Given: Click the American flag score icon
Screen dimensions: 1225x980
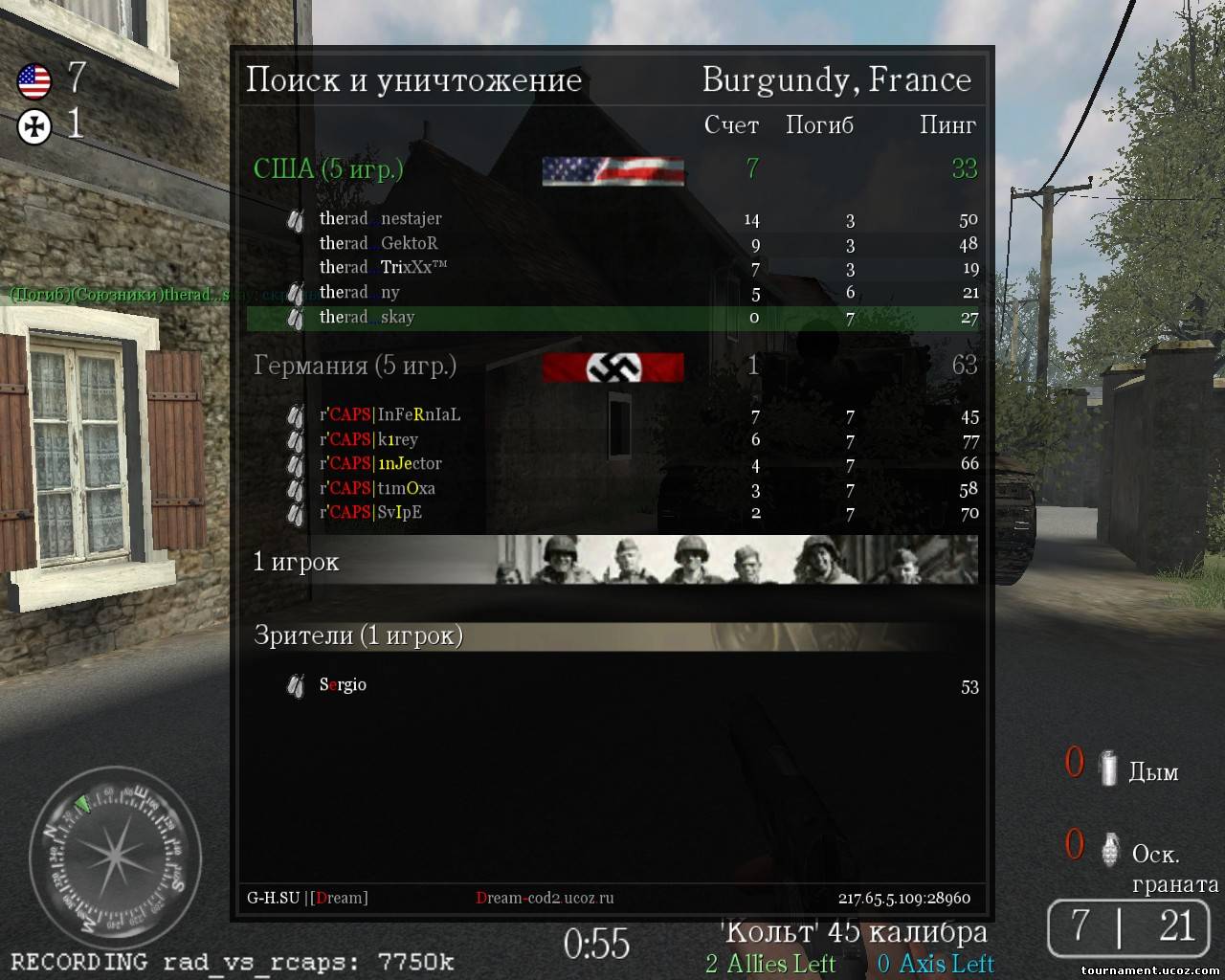Looking at the screenshot, I should [34, 80].
